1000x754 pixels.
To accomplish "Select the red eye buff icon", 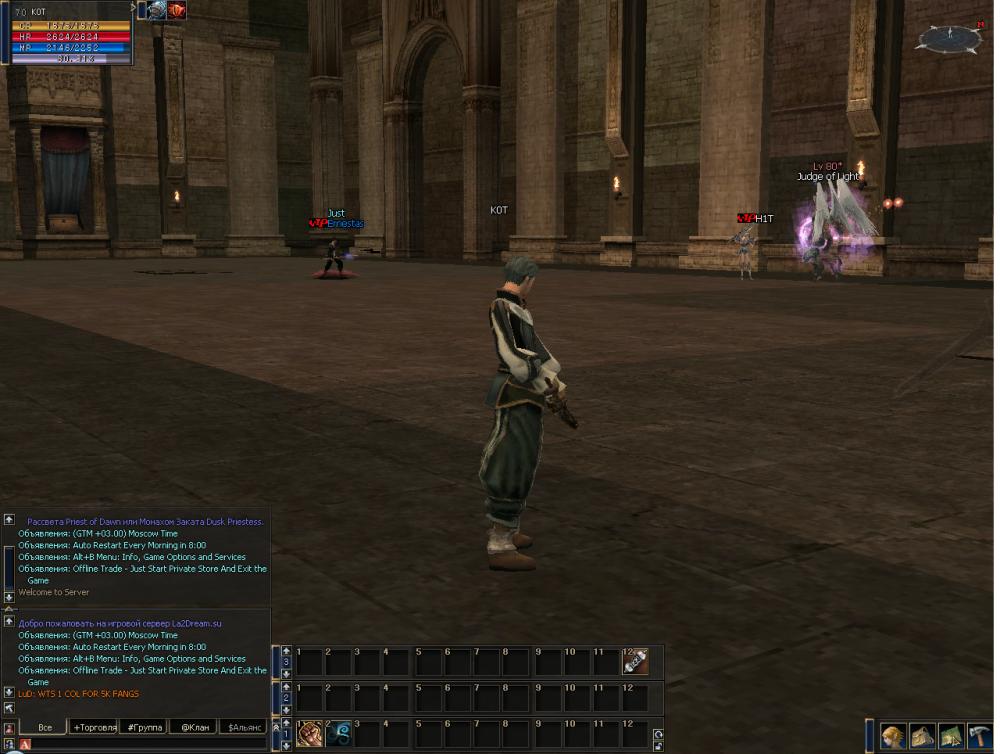I will click(x=177, y=10).
